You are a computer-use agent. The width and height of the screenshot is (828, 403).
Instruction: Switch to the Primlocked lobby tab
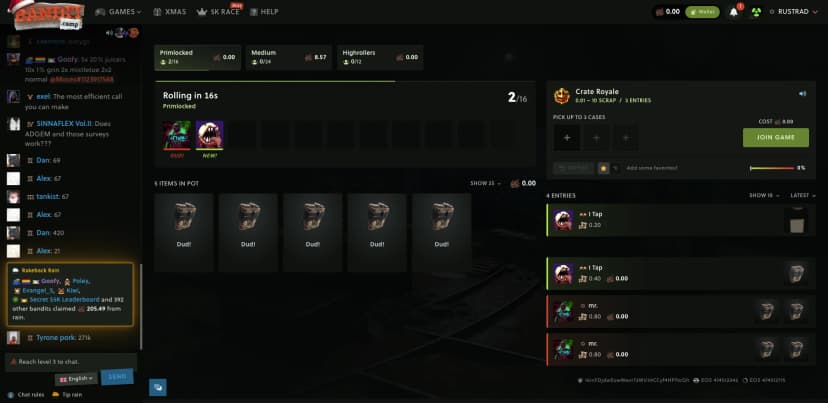(x=196, y=57)
